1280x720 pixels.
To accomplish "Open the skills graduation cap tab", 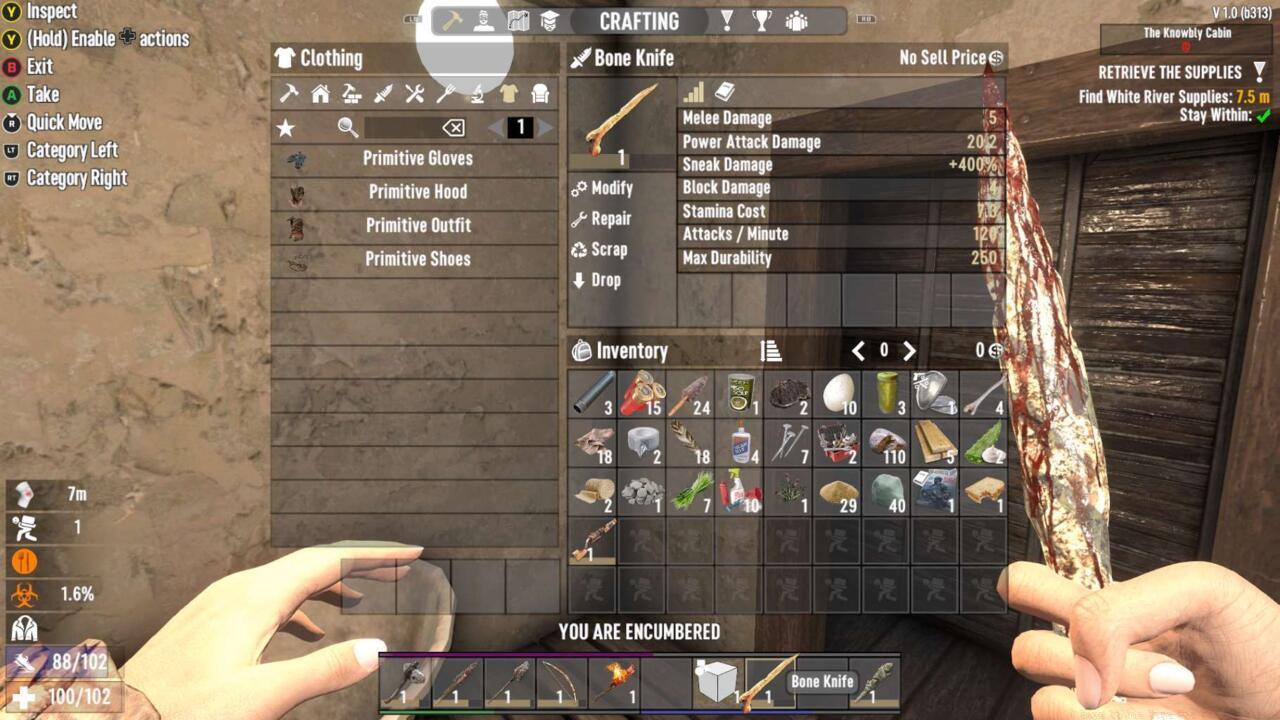I will tap(549, 21).
